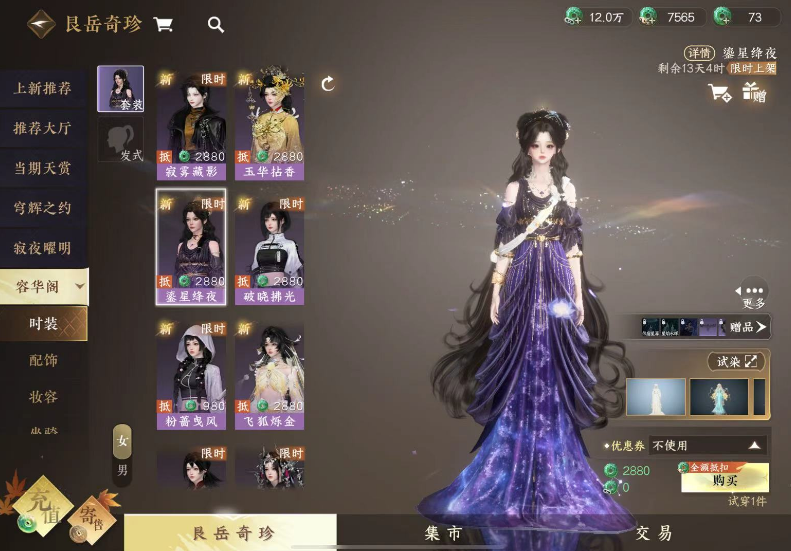This screenshot has width=791, height=551.
Task: Select the 寂夜曜明 menu entry
Action: pos(42,248)
